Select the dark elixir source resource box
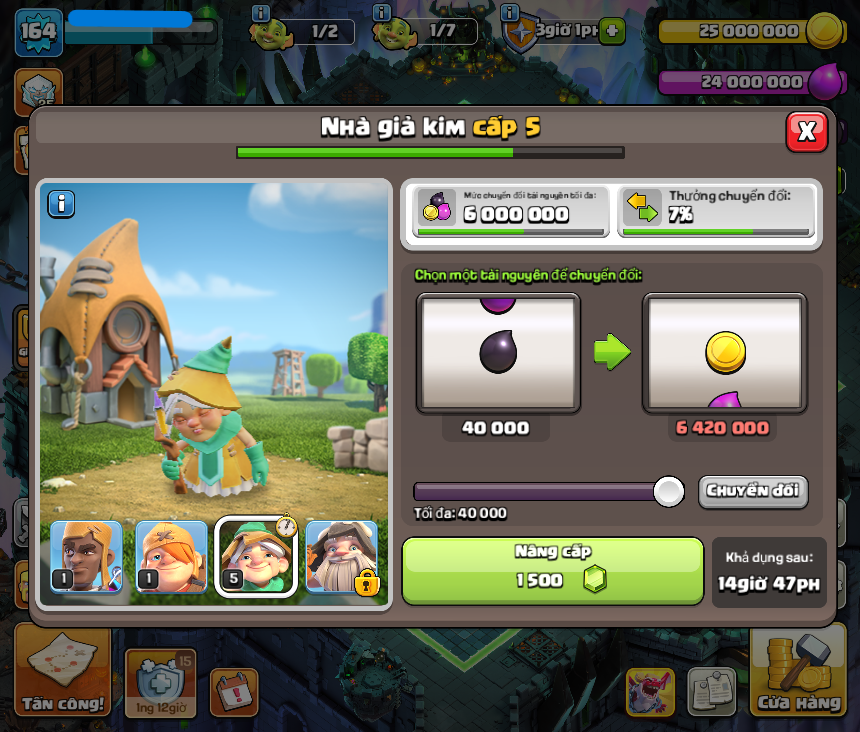 point(498,353)
